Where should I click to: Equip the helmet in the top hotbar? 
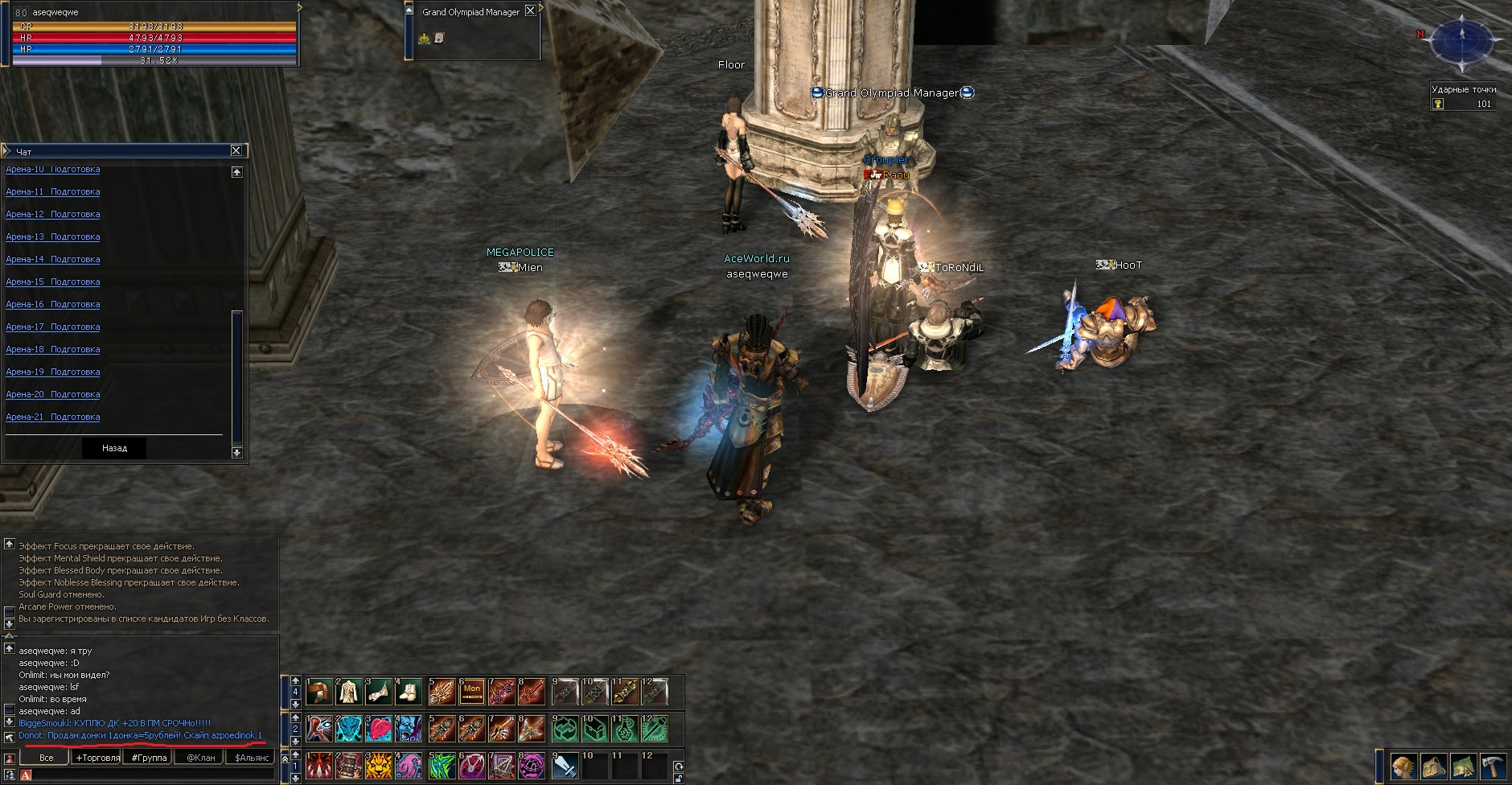(x=319, y=691)
